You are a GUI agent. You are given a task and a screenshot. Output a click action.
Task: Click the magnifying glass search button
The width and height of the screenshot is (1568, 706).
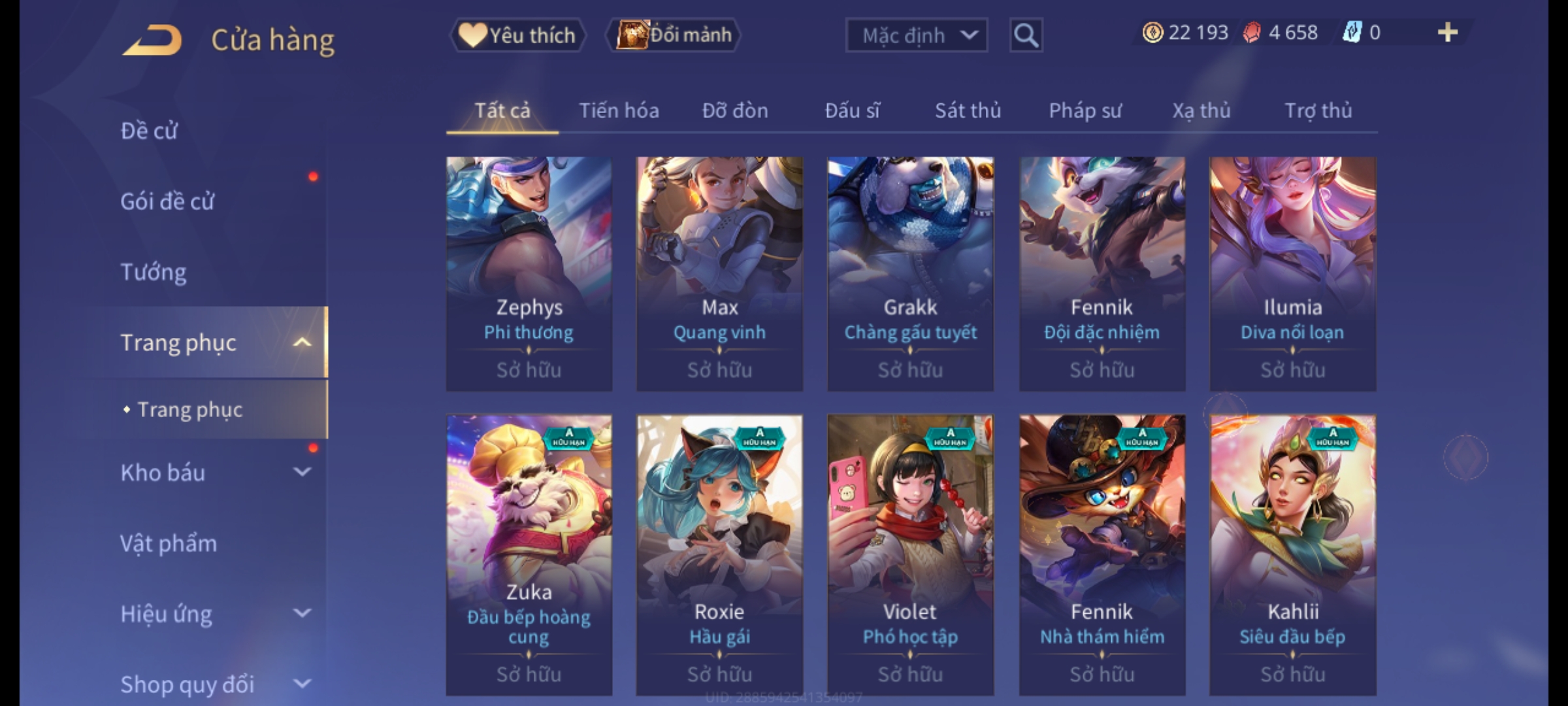pyautogui.click(x=1026, y=35)
